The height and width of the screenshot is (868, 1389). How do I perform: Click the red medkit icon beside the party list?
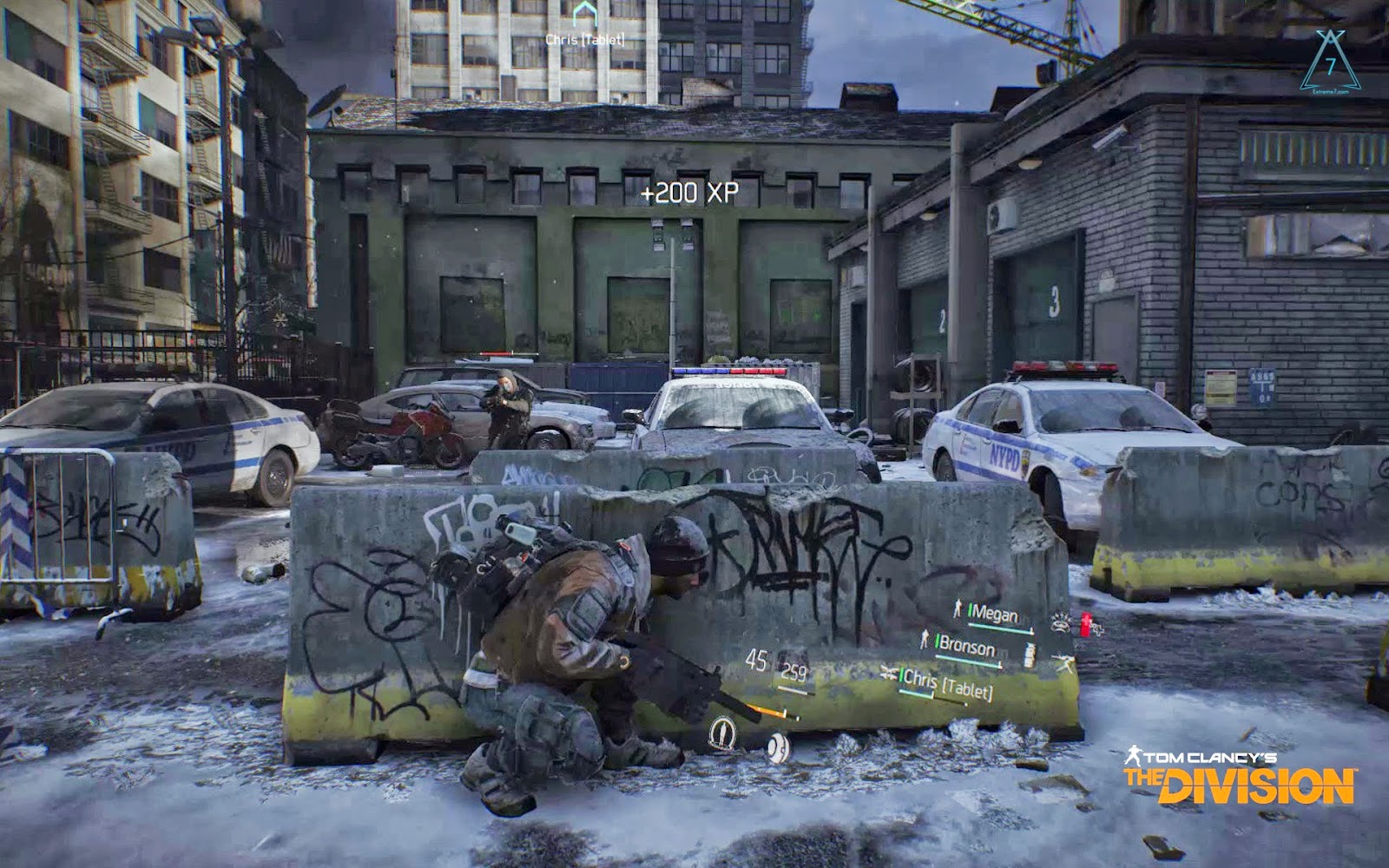click(1084, 622)
